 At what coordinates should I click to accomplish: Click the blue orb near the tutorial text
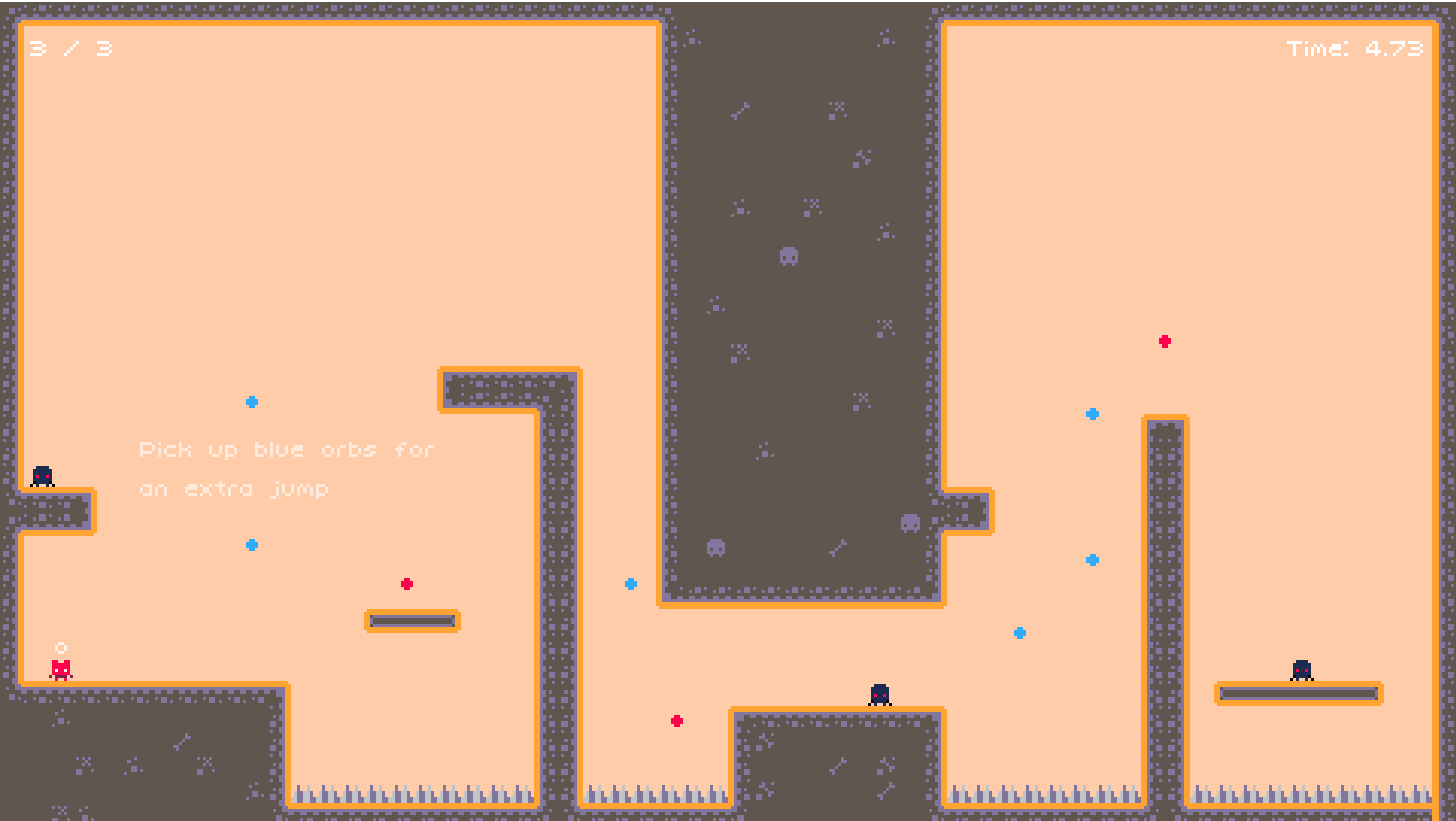tap(250, 401)
